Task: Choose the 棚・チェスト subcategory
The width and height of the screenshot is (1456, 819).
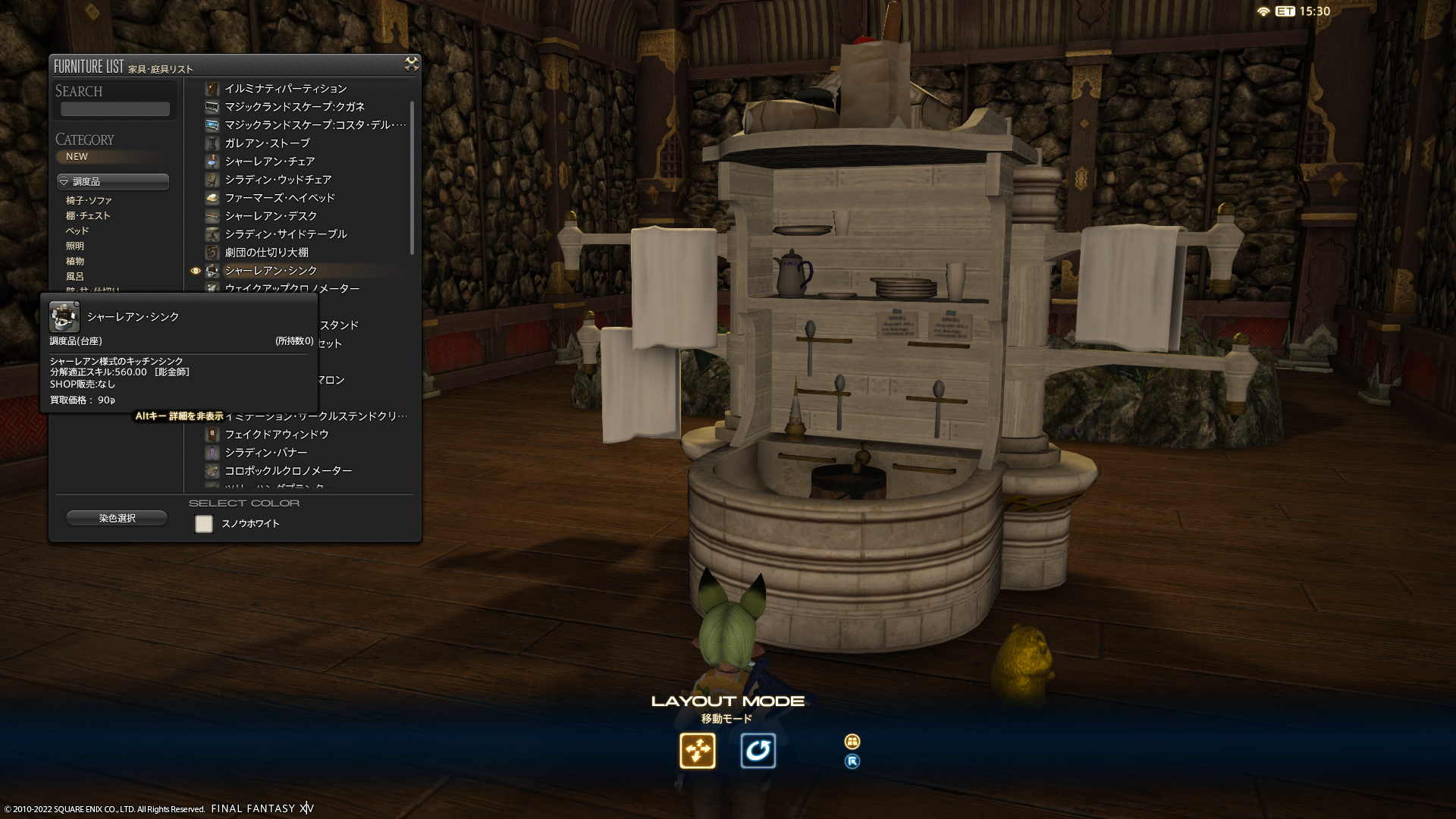Action: [88, 216]
